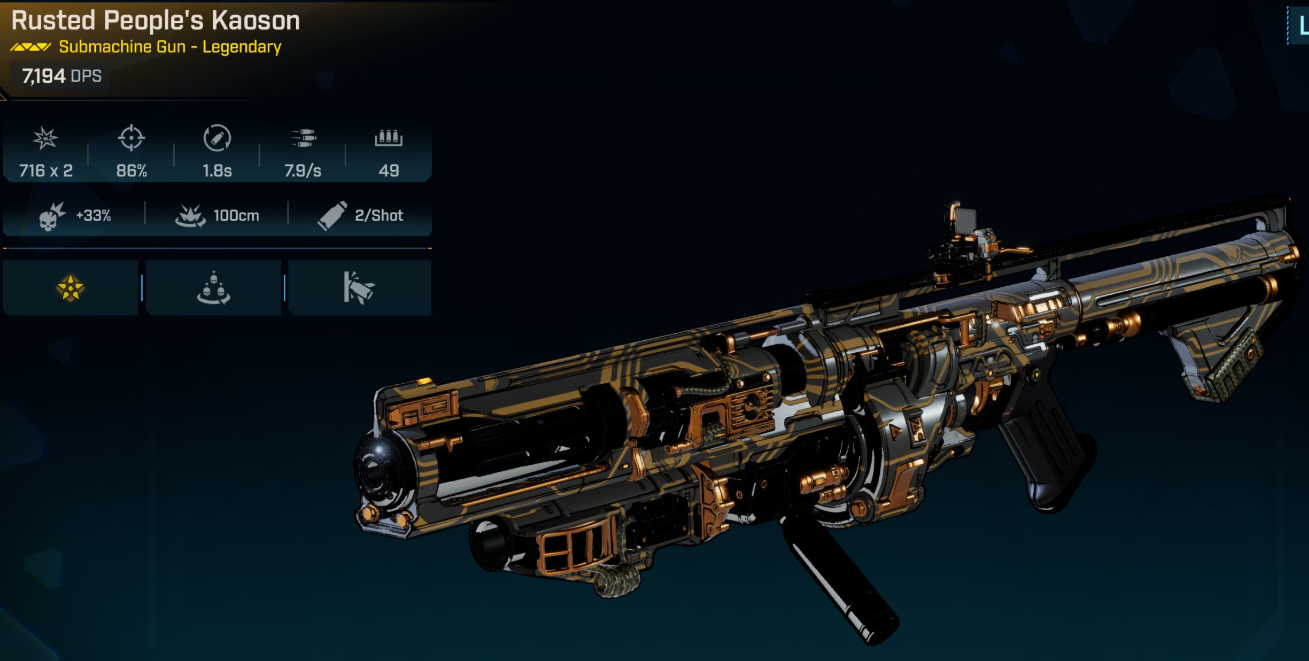This screenshot has width=1309, height=661.
Task: Open the three-skulls circle perk tile
Action: (x=214, y=289)
